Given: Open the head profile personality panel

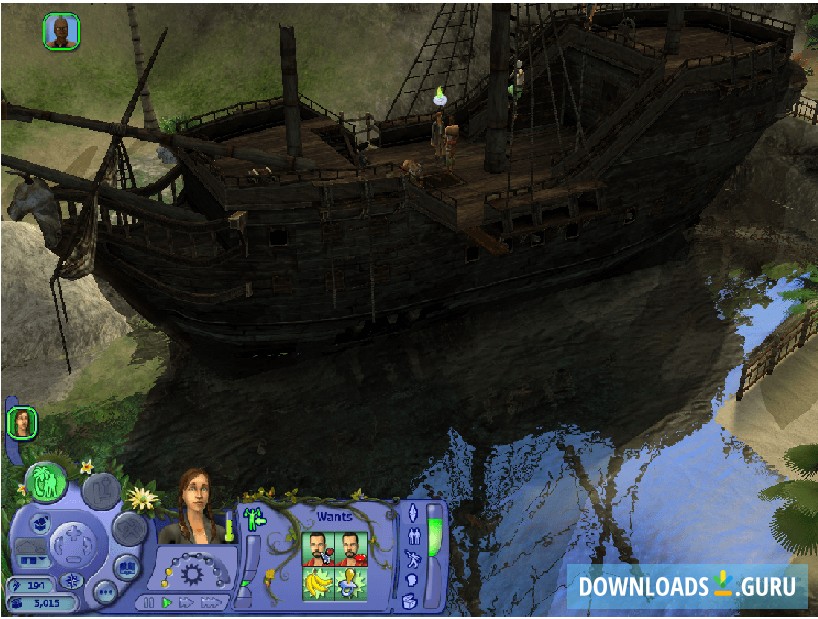Looking at the screenshot, I should pyautogui.click(x=411, y=580).
